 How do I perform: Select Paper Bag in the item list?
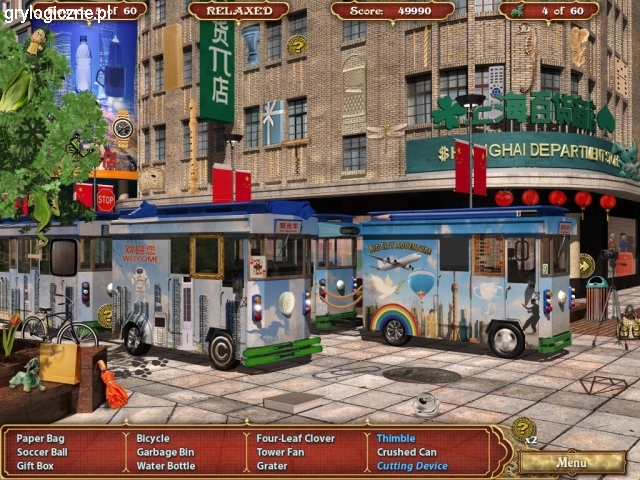(x=40, y=438)
